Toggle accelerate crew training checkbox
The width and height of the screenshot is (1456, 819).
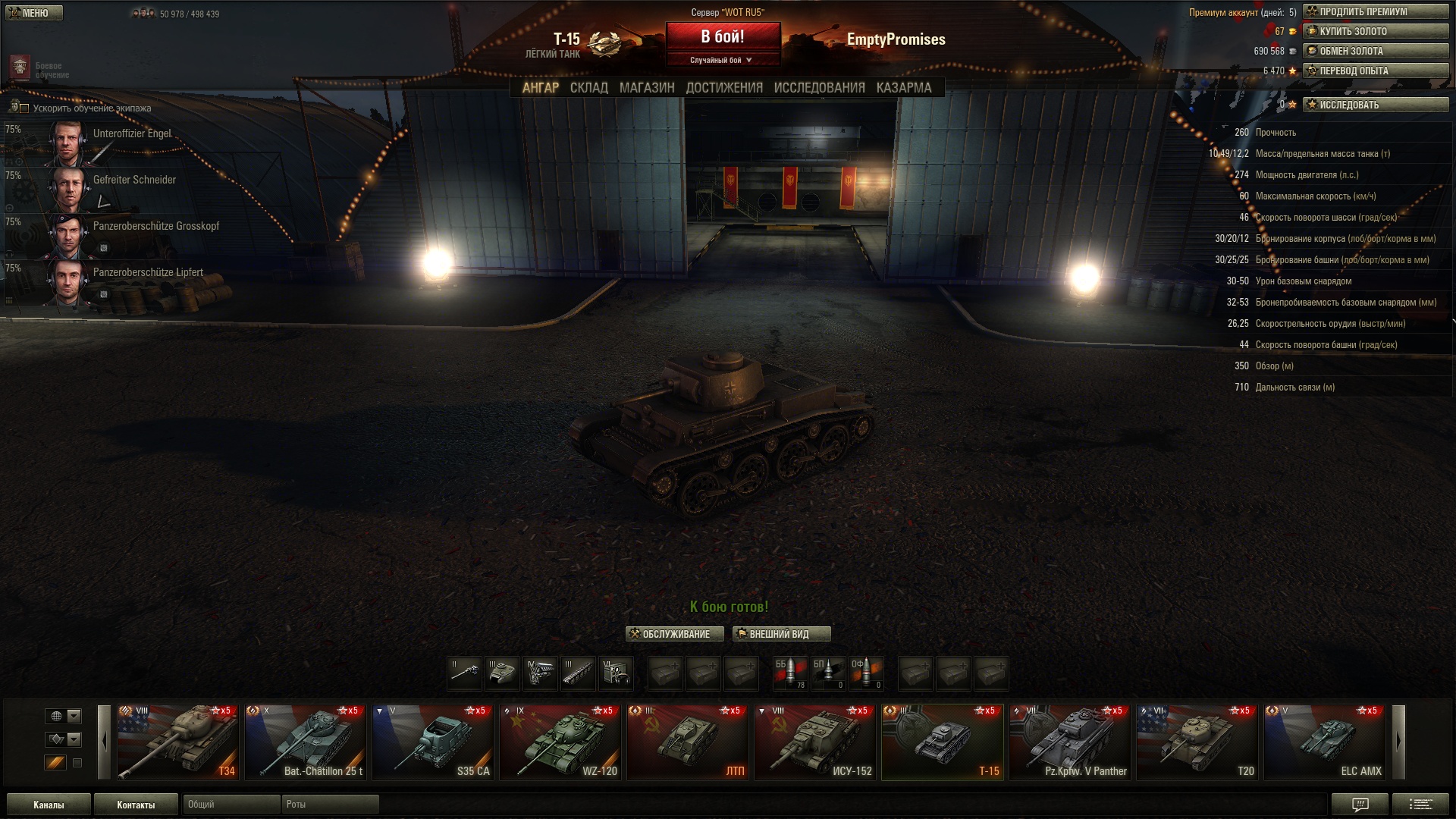pyautogui.click(x=24, y=108)
